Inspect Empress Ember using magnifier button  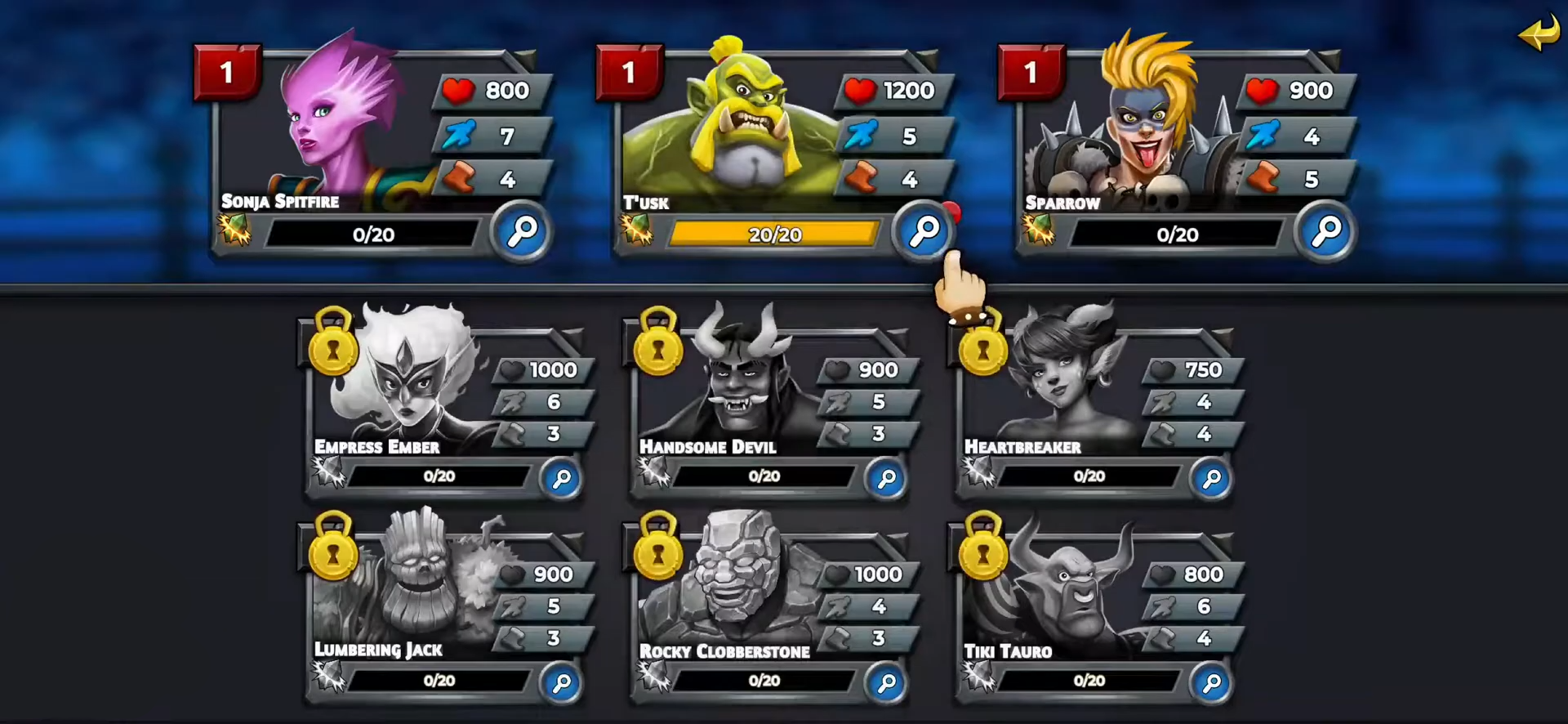coord(561,479)
